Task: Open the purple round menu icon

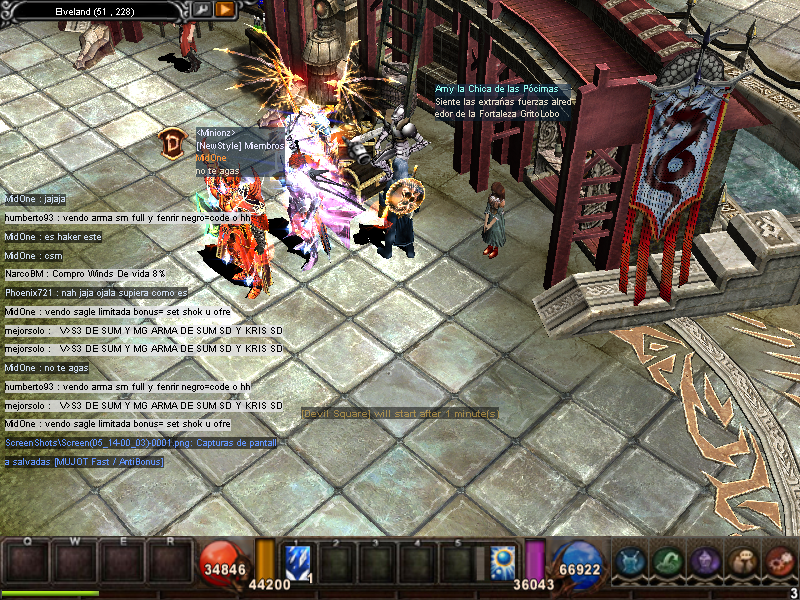Action: pos(704,562)
